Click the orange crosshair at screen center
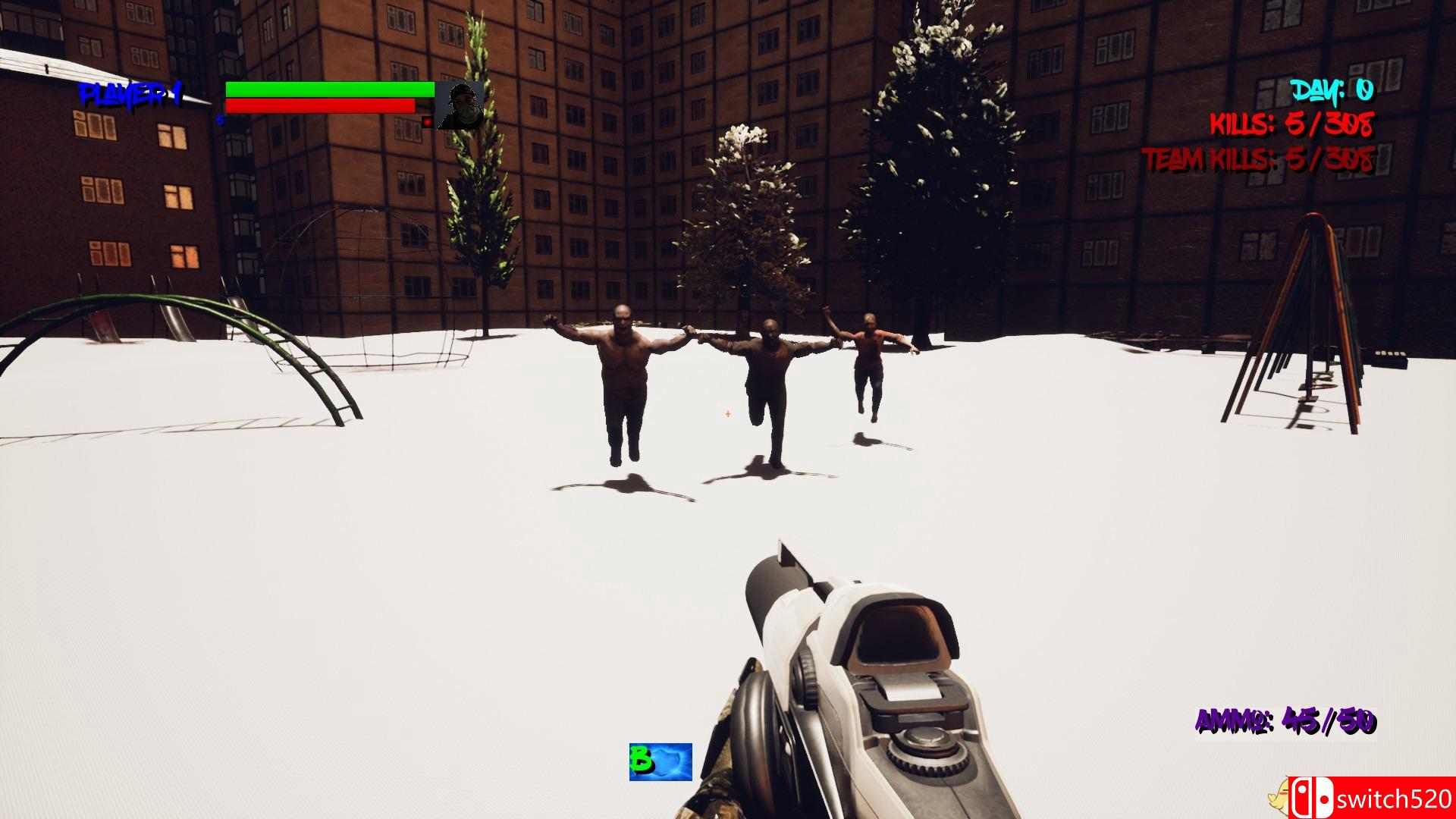The height and width of the screenshot is (819, 1456). pyautogui.click(x=726, y=414)
